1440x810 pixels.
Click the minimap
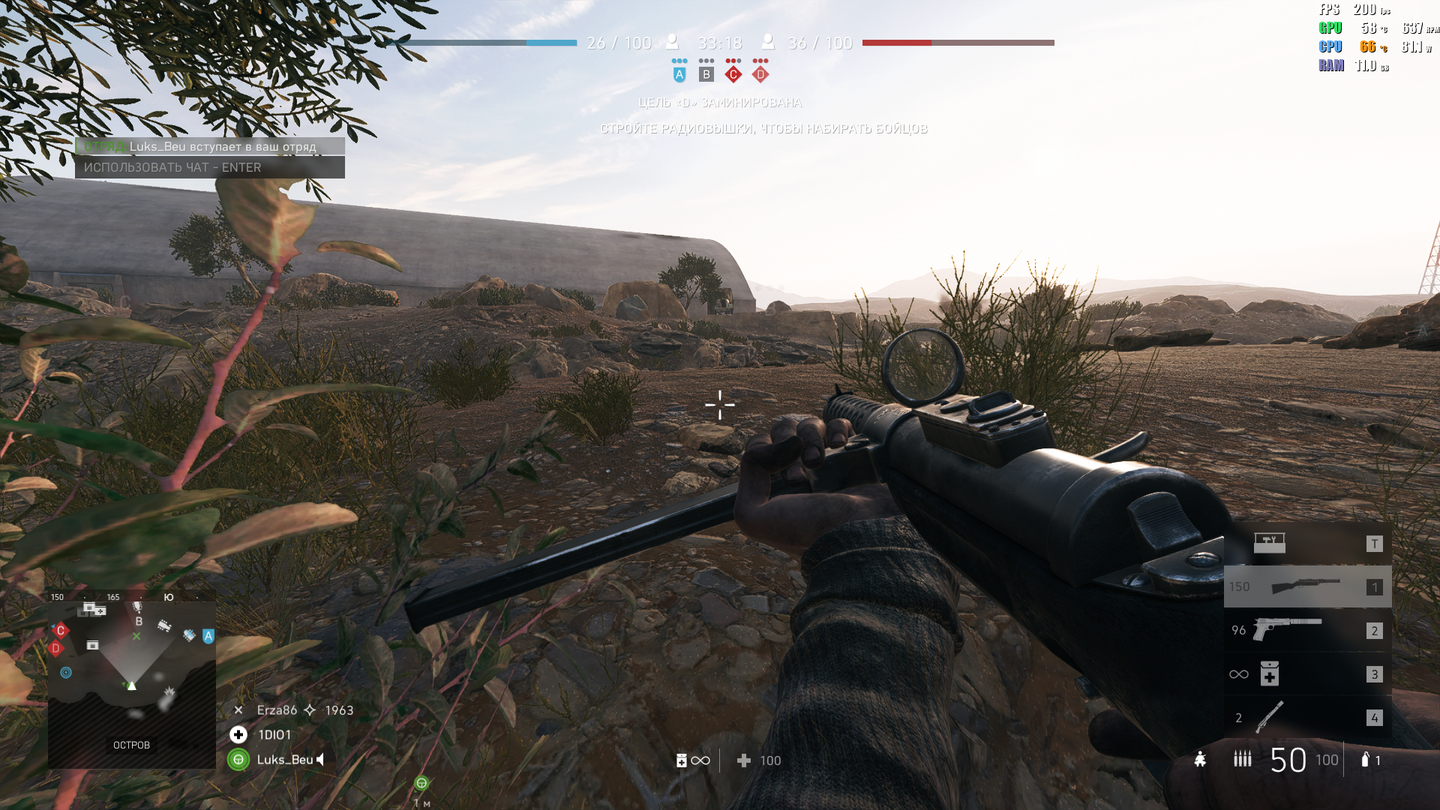click(x=132, y=684)
